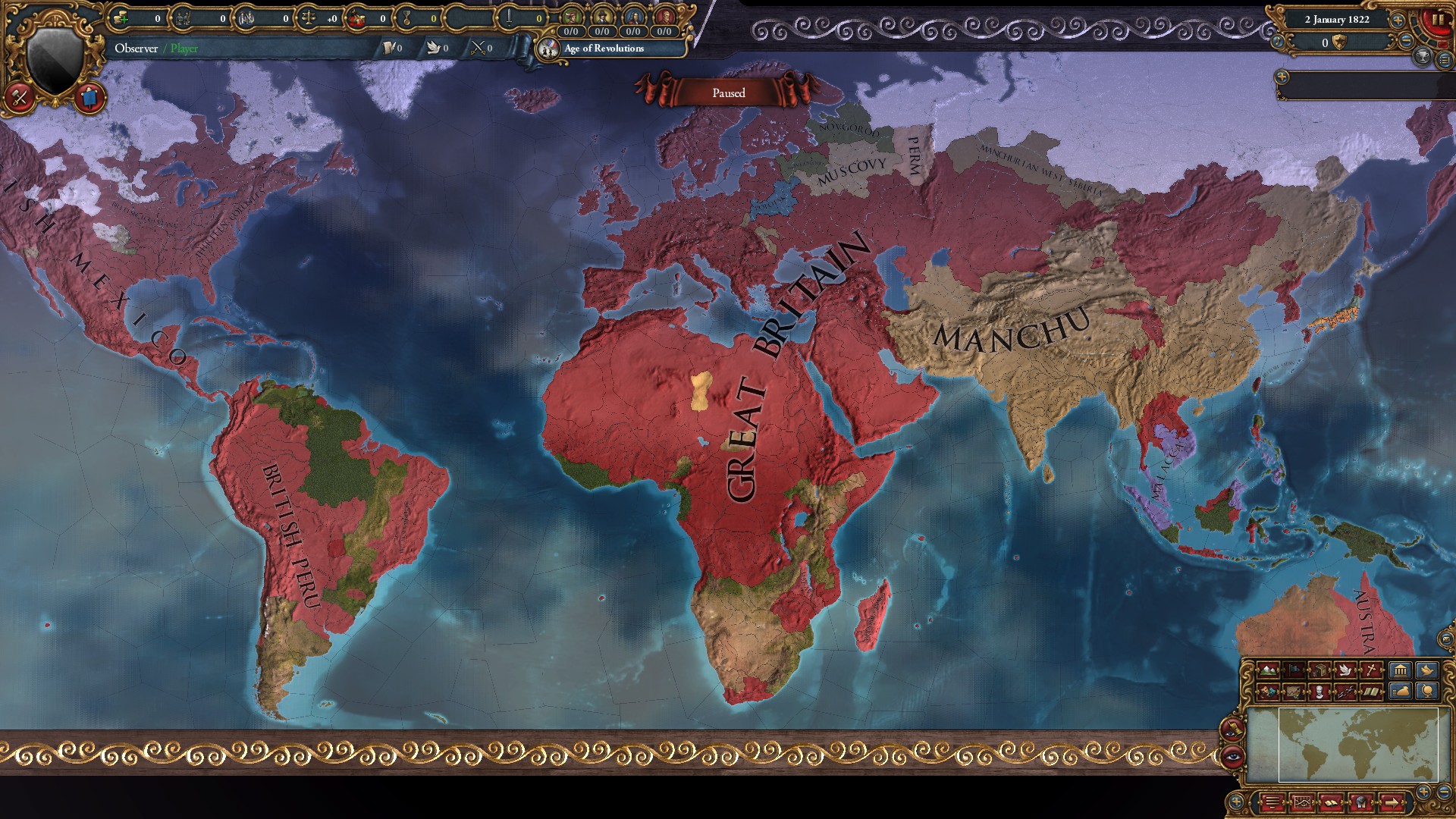Open the game menu list icon top right
Screen dimensions: 1456x819
1443,60
